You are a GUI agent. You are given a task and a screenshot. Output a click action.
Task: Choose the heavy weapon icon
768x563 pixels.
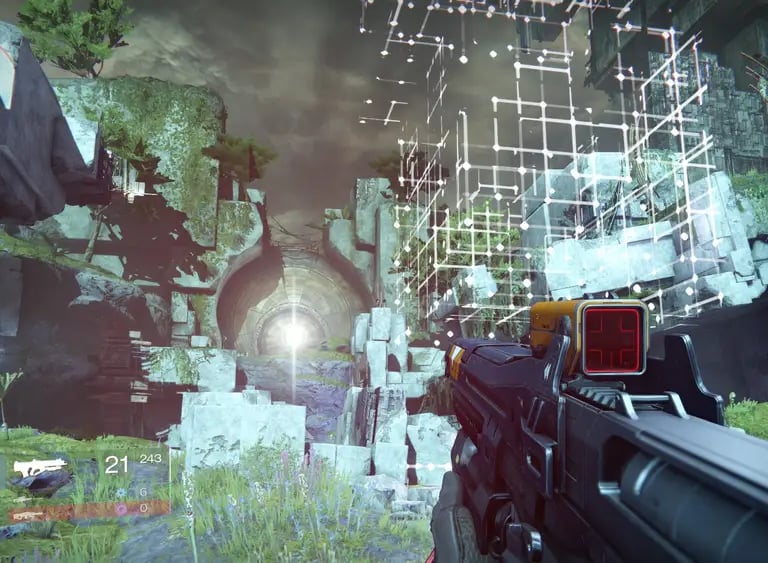(27, 516)
